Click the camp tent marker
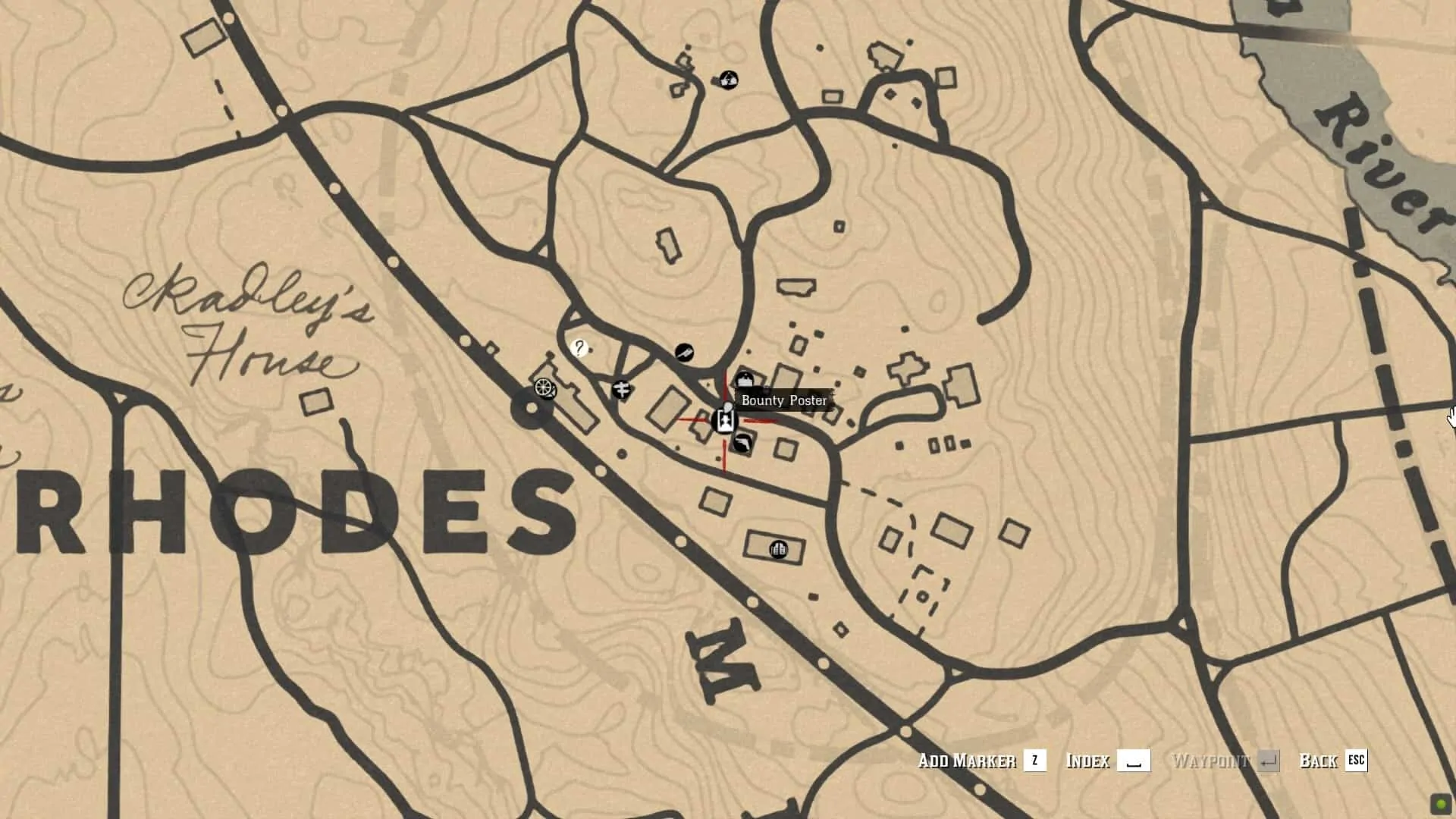 point(729,80)
